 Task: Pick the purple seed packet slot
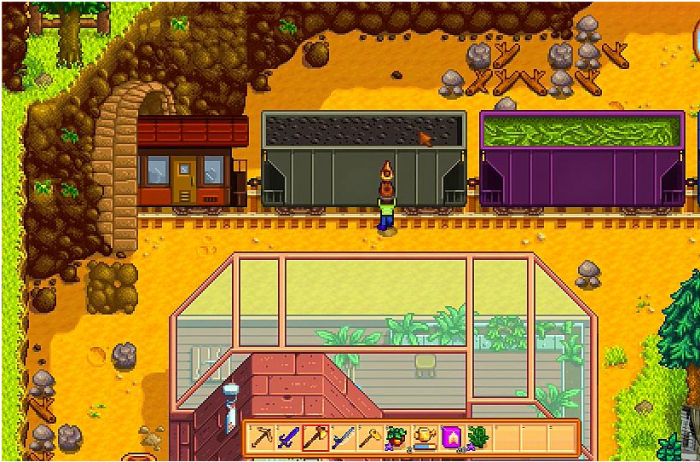(x=450, y=437)
